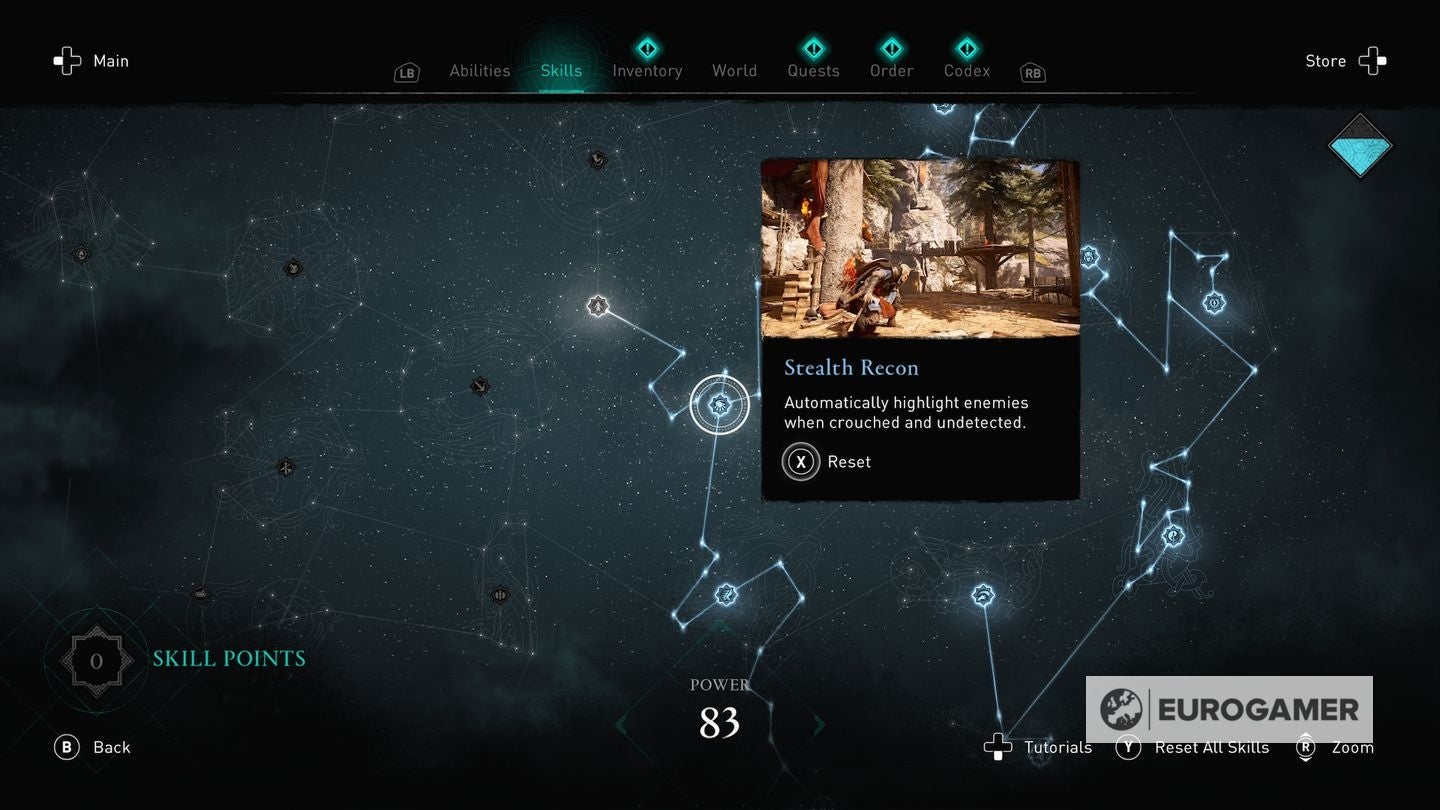
Task: Open the Abilities tab
Action: coord(479,71)
